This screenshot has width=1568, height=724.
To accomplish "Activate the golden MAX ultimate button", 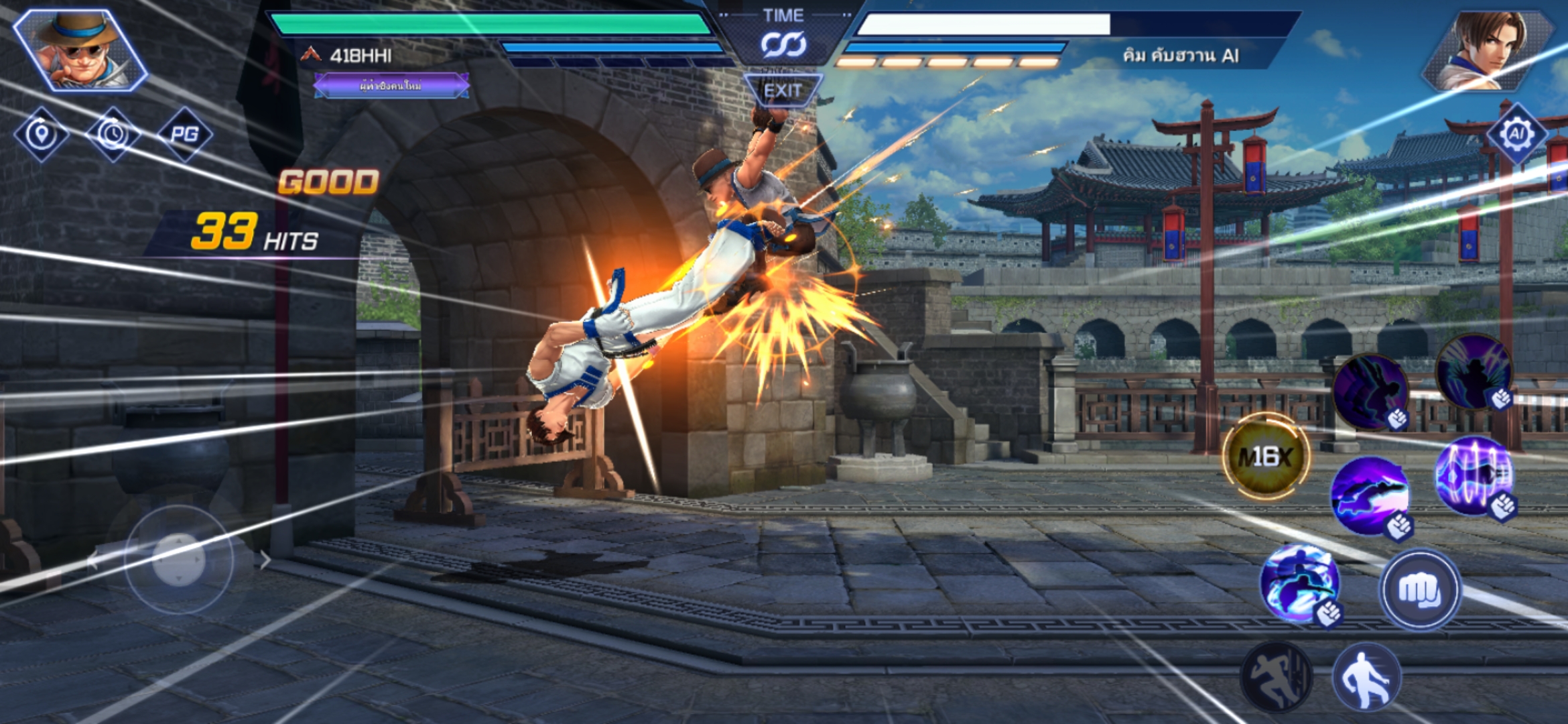I will pos(1266,457).
